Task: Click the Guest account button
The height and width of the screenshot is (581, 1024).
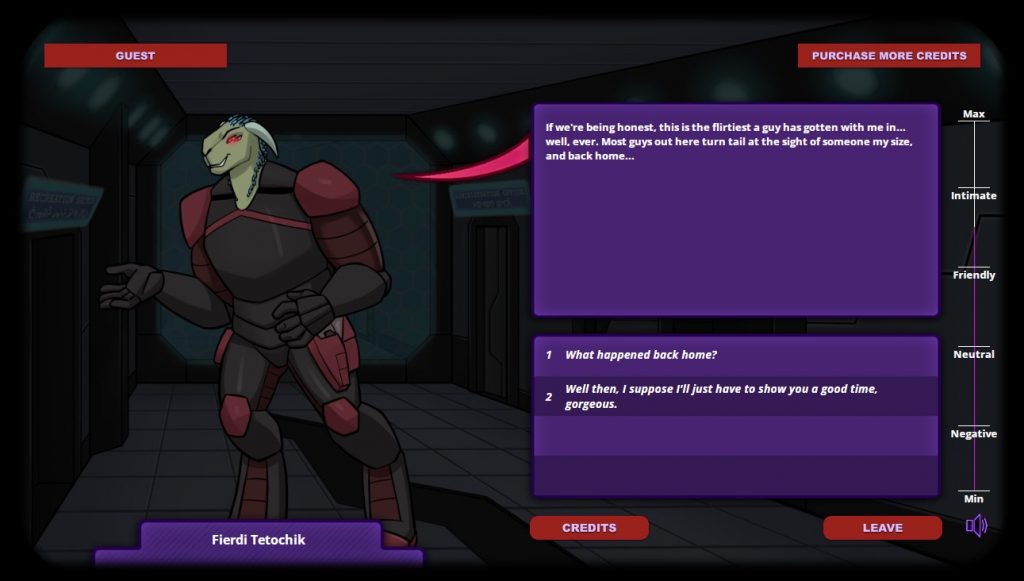Action: pyautogui.click(x=135, y=56)
